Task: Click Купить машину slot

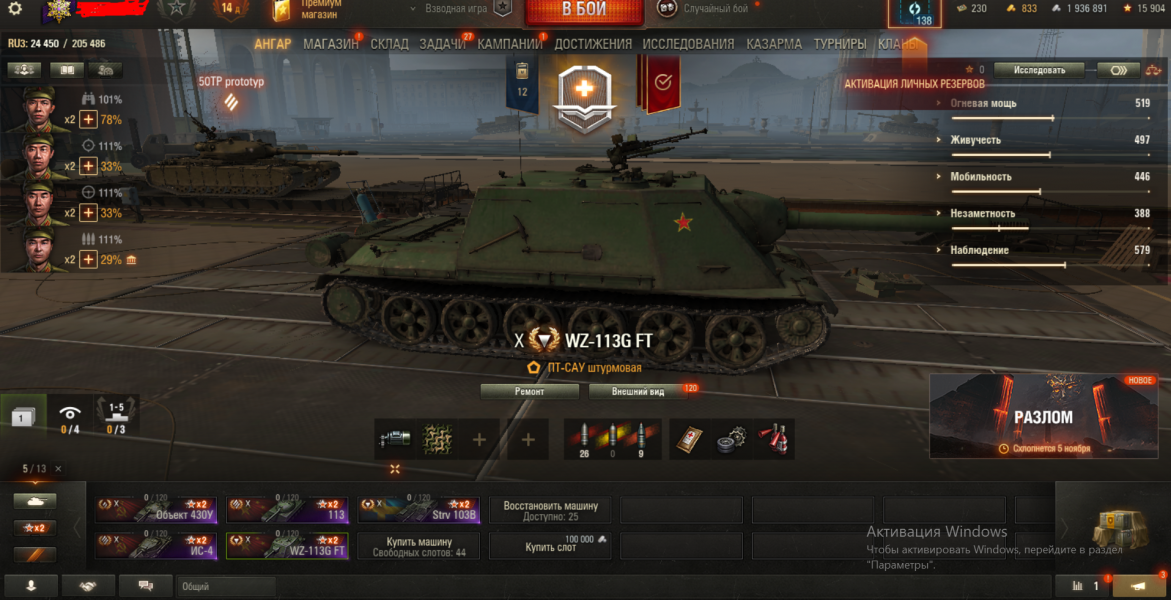Action: [418, 546]
